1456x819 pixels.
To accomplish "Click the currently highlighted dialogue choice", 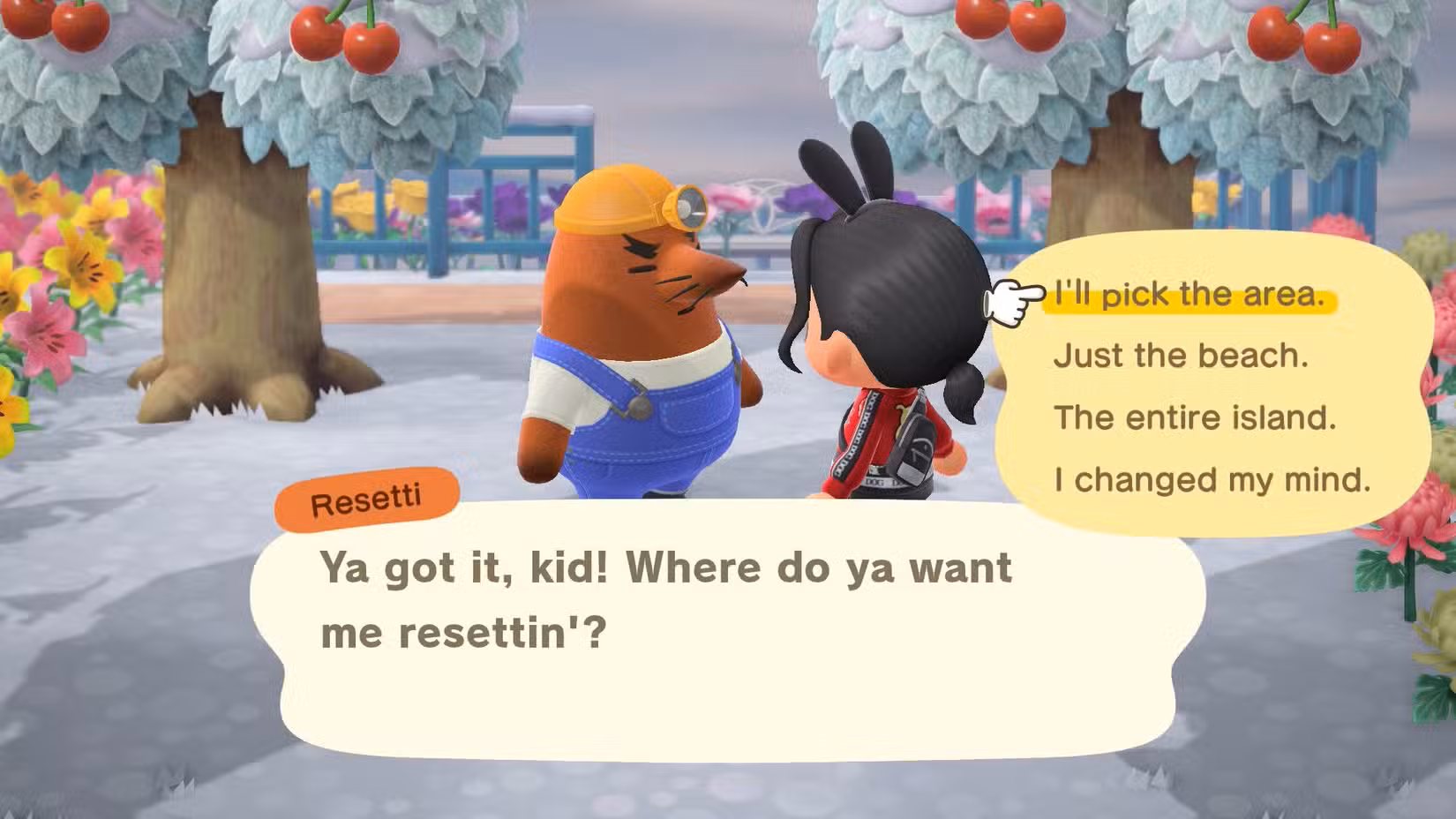I will (1187, 295).
